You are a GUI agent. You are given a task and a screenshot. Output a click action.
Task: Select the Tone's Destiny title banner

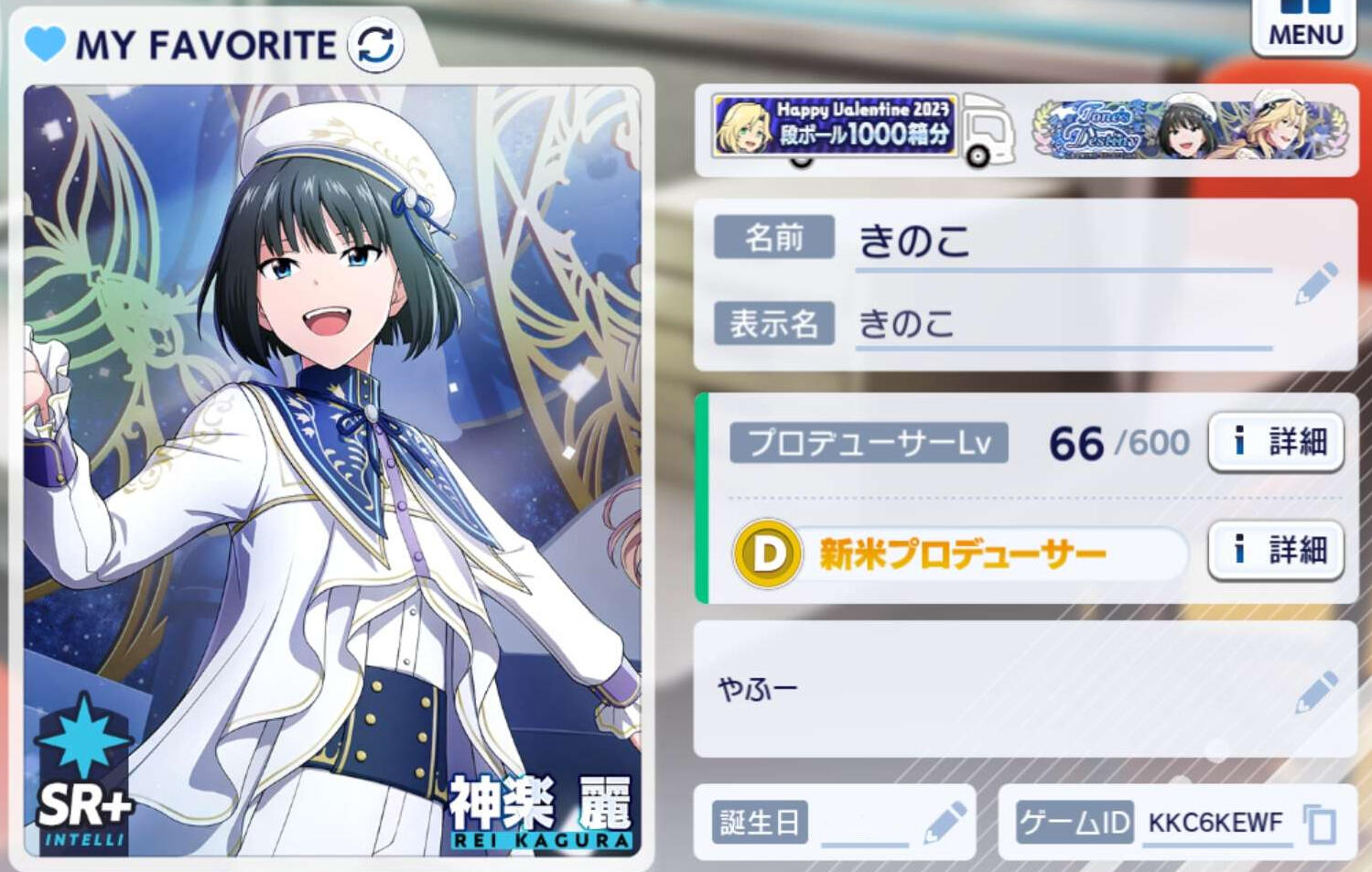1190,129
